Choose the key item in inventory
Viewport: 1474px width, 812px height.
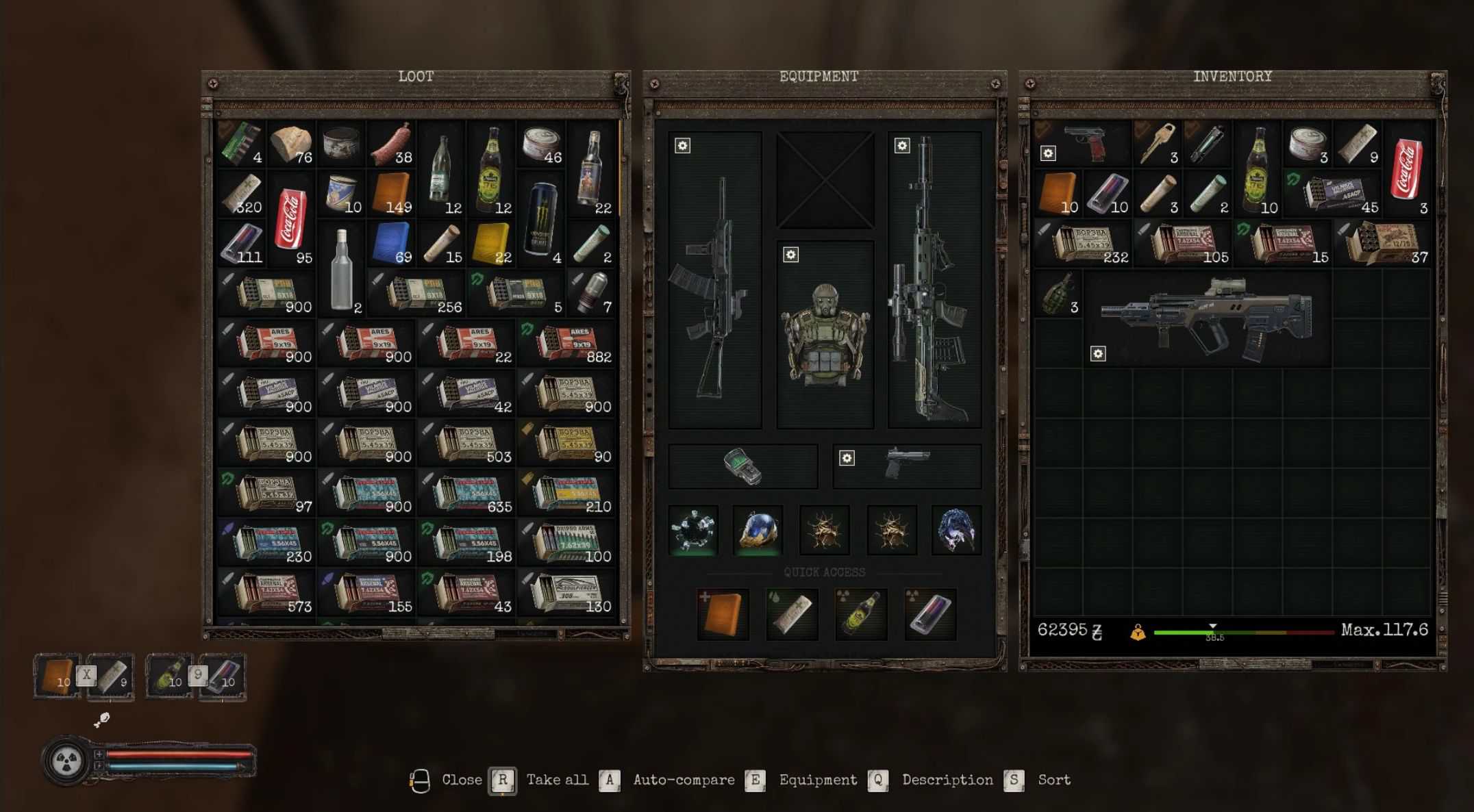click(1158, 144)
